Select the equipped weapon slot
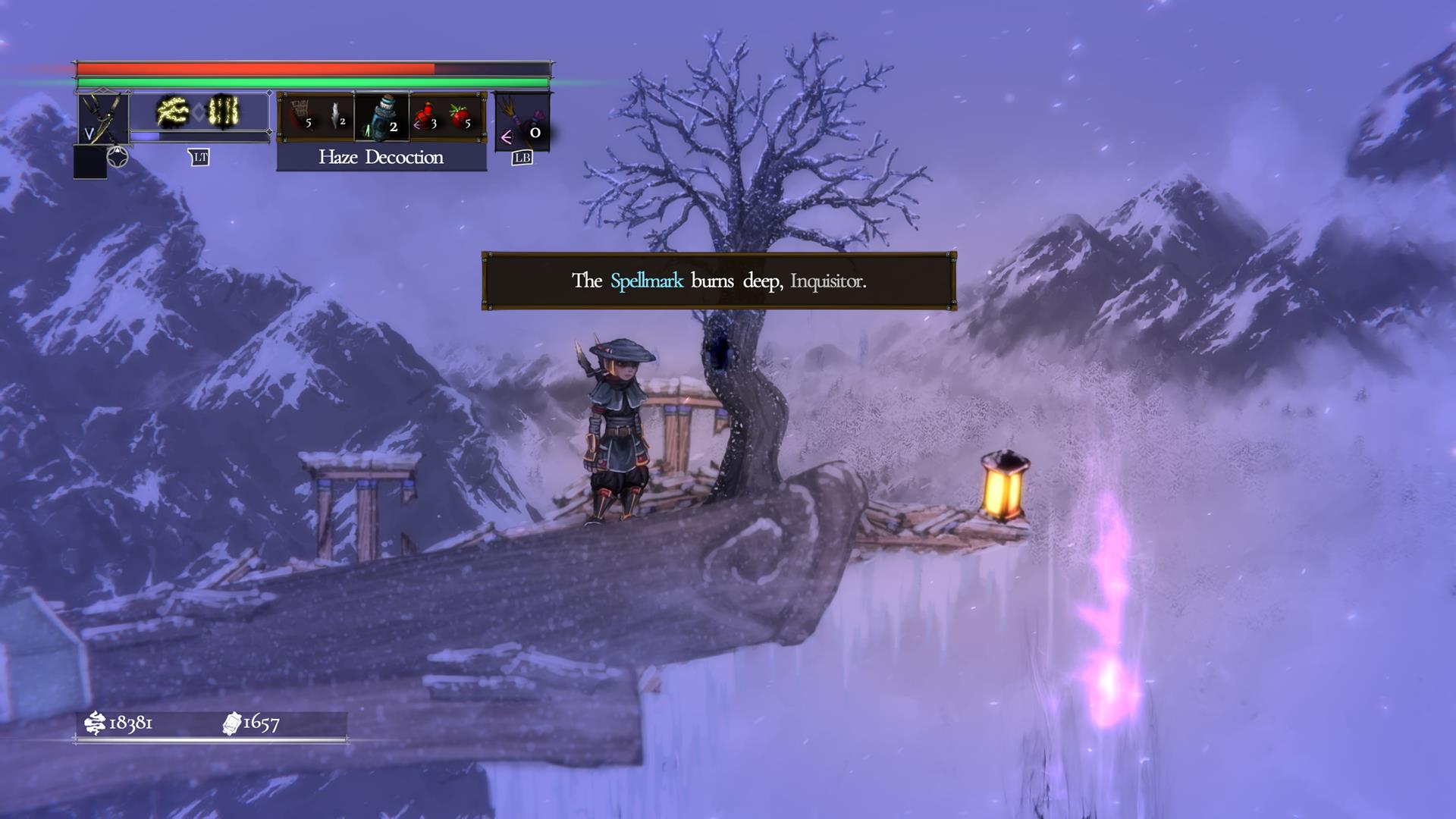The height and width of the screenshot is (819, 1456). (x=103, y=118)
